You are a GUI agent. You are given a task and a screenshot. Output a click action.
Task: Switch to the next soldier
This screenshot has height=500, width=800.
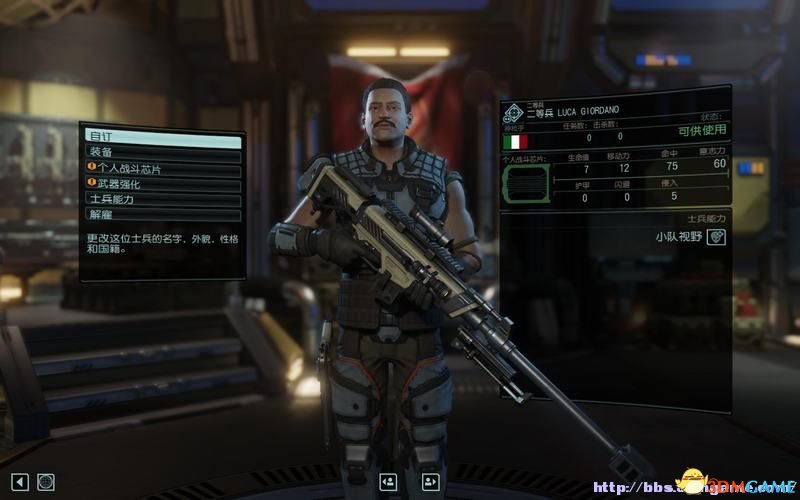(x=431, y=482)
